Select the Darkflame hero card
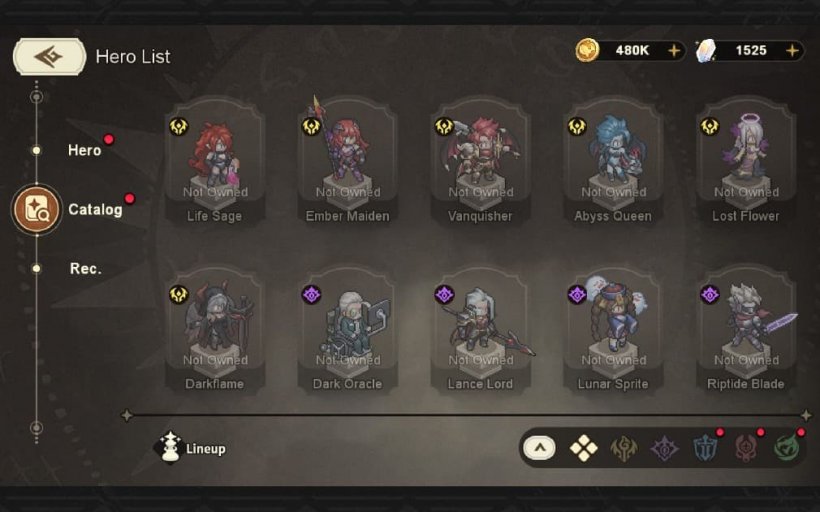This screenshot has height=512, width=820. pos(214,333)
